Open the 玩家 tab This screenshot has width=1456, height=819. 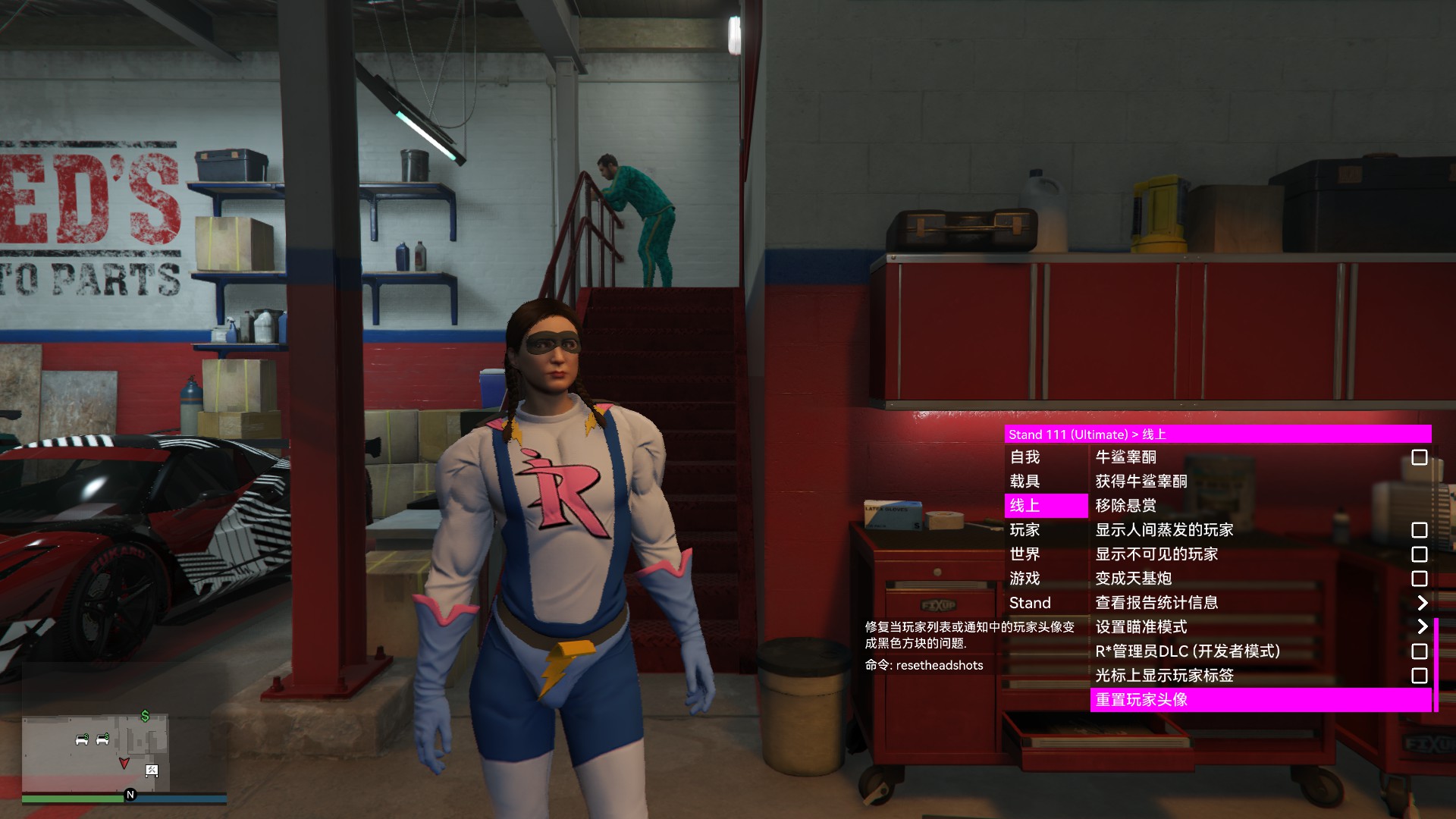(x=1025, y=530)
